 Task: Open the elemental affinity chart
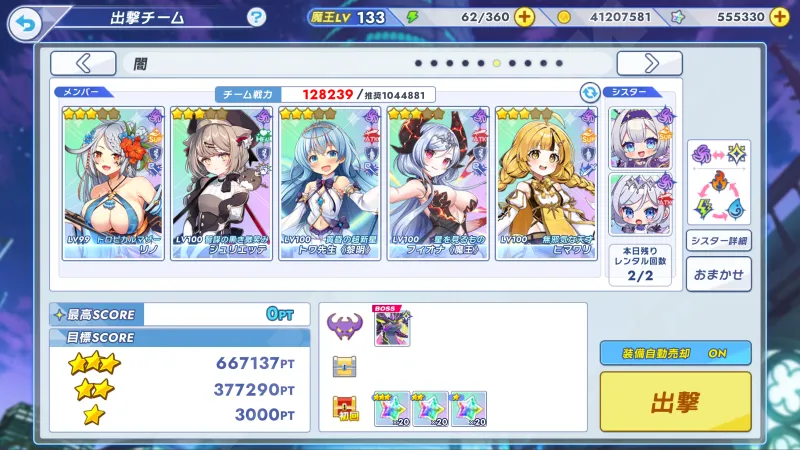[718, 181]
